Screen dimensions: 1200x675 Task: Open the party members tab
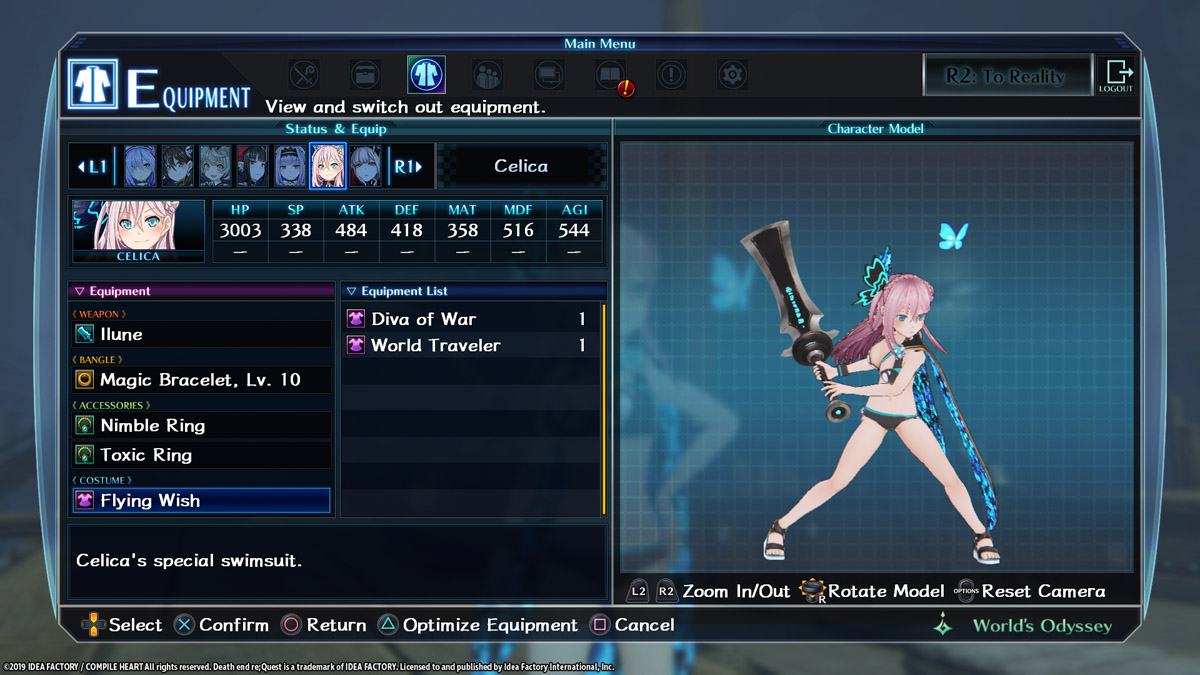[487, 75]
